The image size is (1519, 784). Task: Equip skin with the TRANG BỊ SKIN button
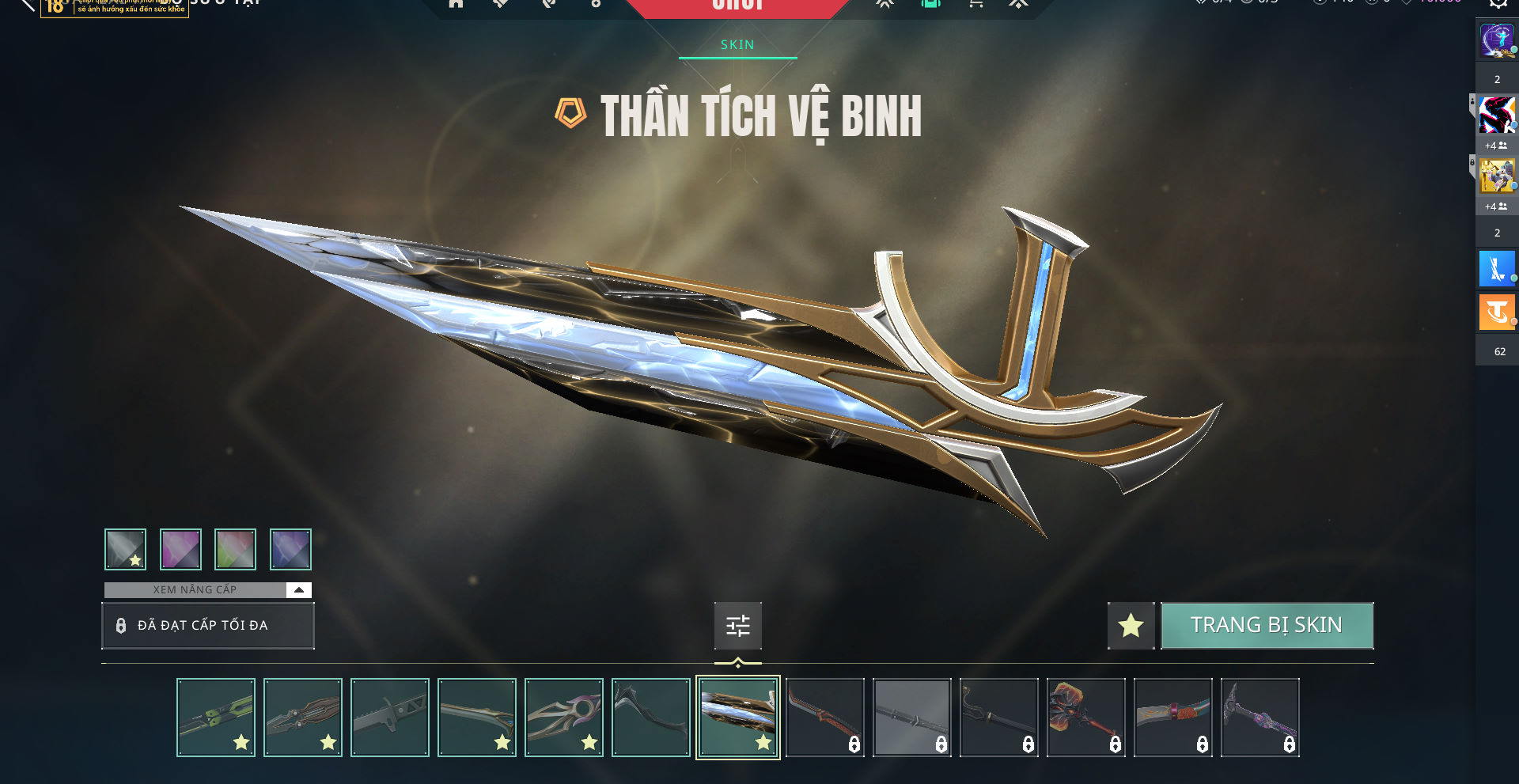(x=1267, y=626)
